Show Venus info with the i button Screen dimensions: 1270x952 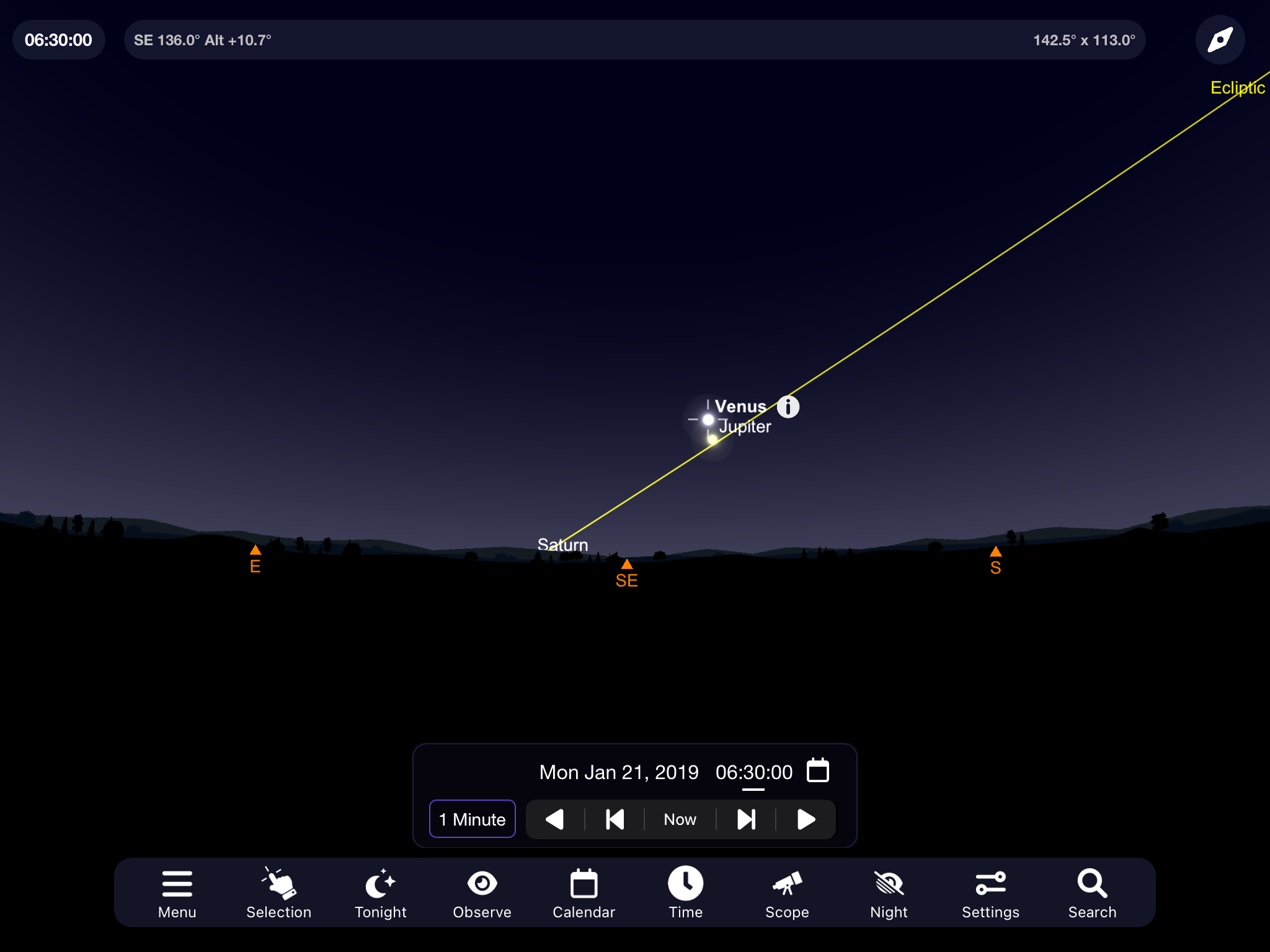[788, 407]
